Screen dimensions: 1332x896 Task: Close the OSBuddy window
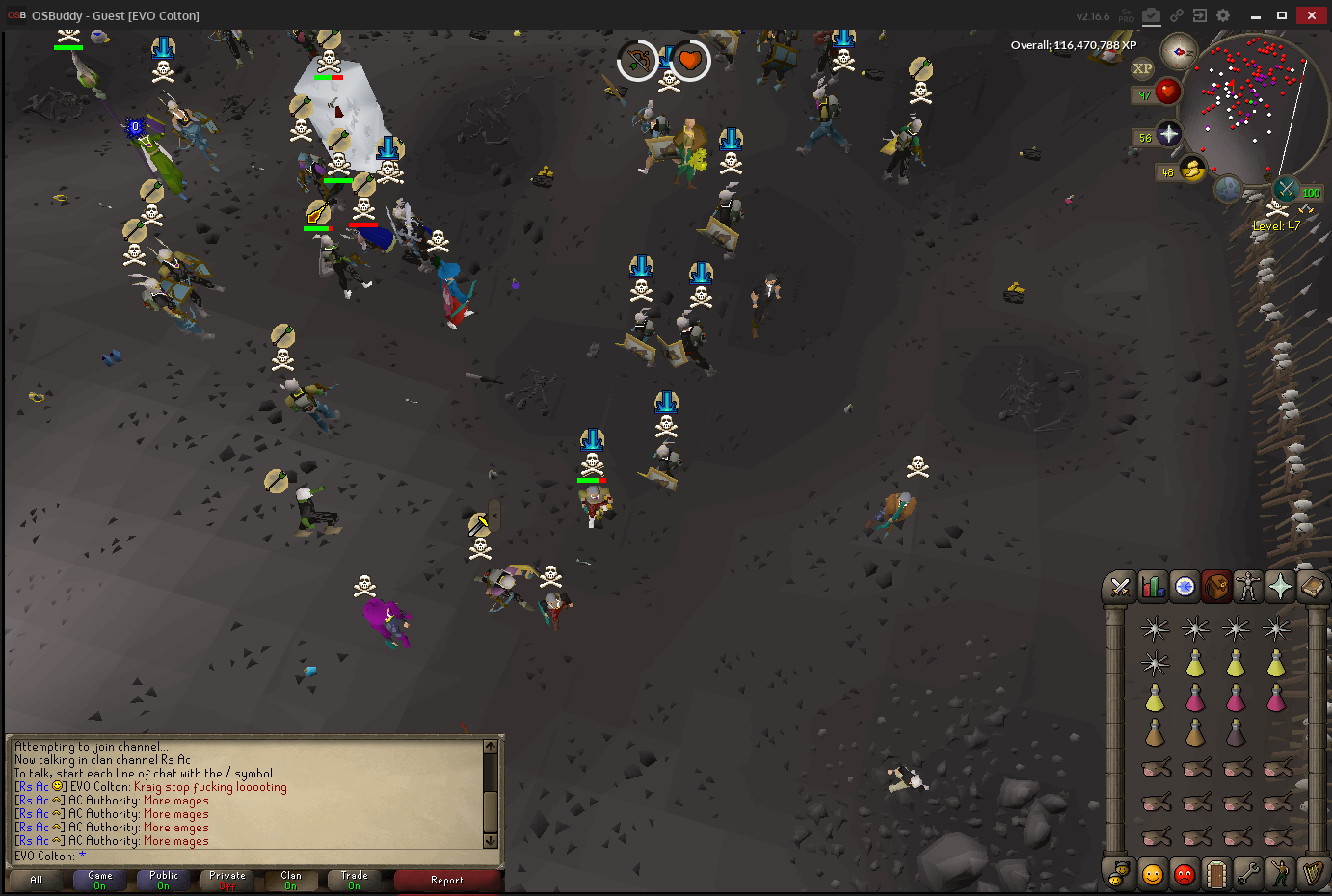coord(1311,15)
